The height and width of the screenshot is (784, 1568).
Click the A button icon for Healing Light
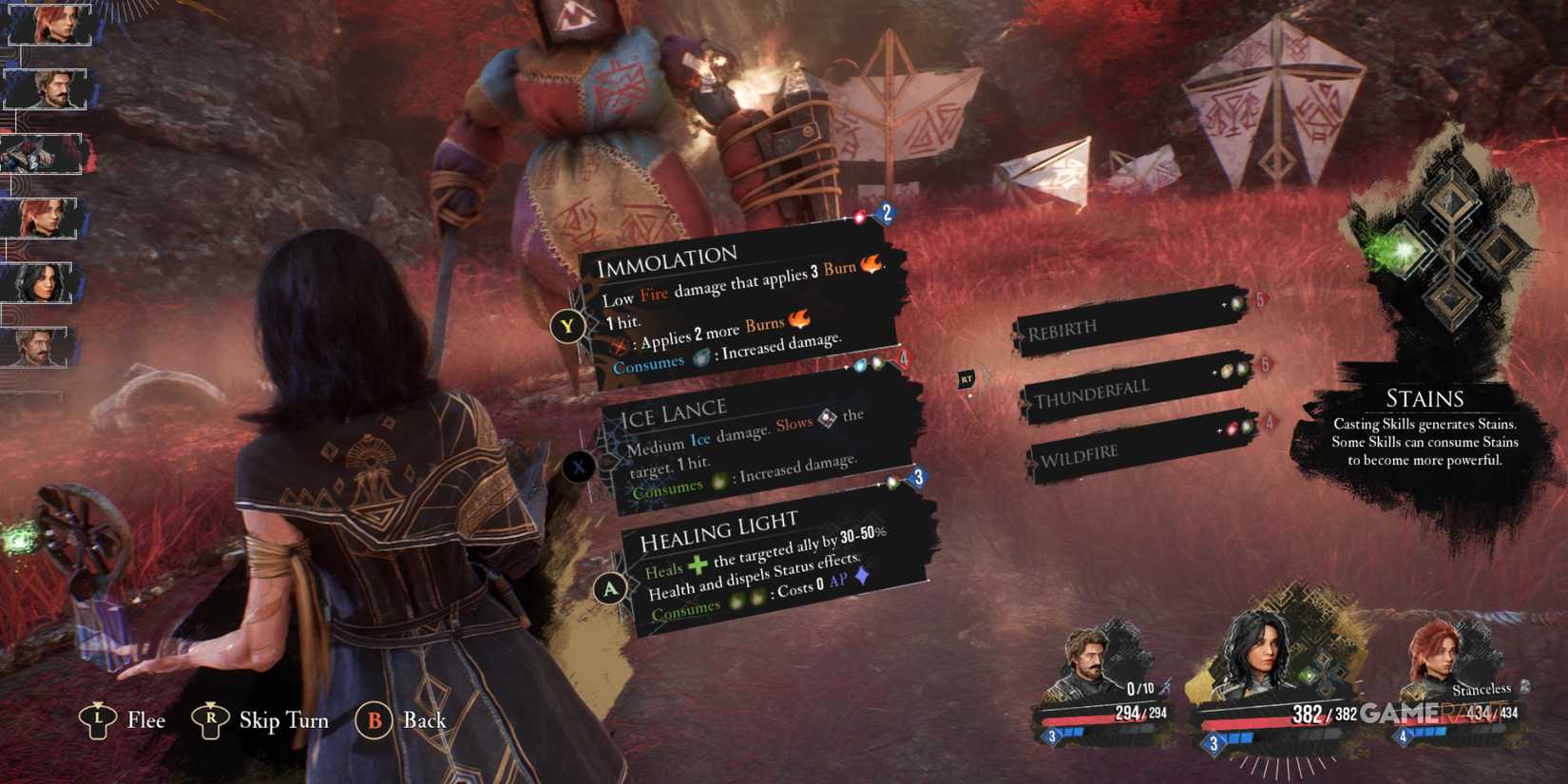click(609, 587)
